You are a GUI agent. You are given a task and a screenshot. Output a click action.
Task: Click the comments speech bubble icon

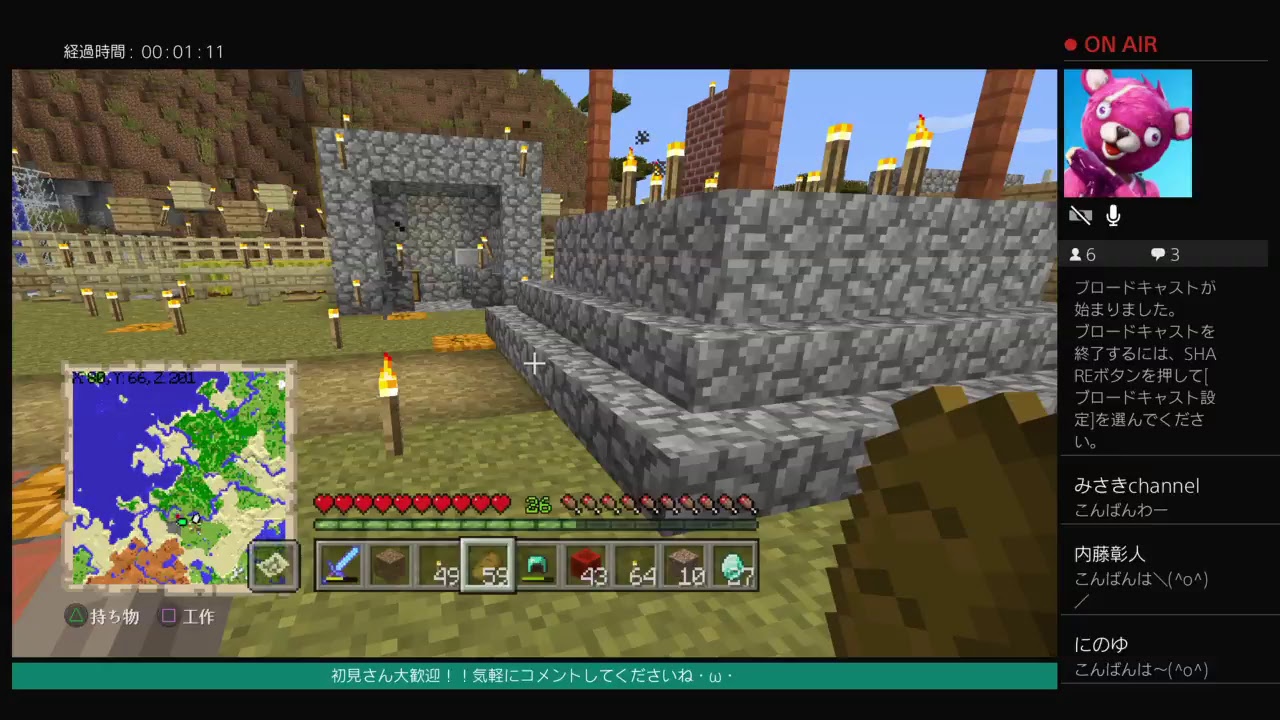[x=1160, y=254]
